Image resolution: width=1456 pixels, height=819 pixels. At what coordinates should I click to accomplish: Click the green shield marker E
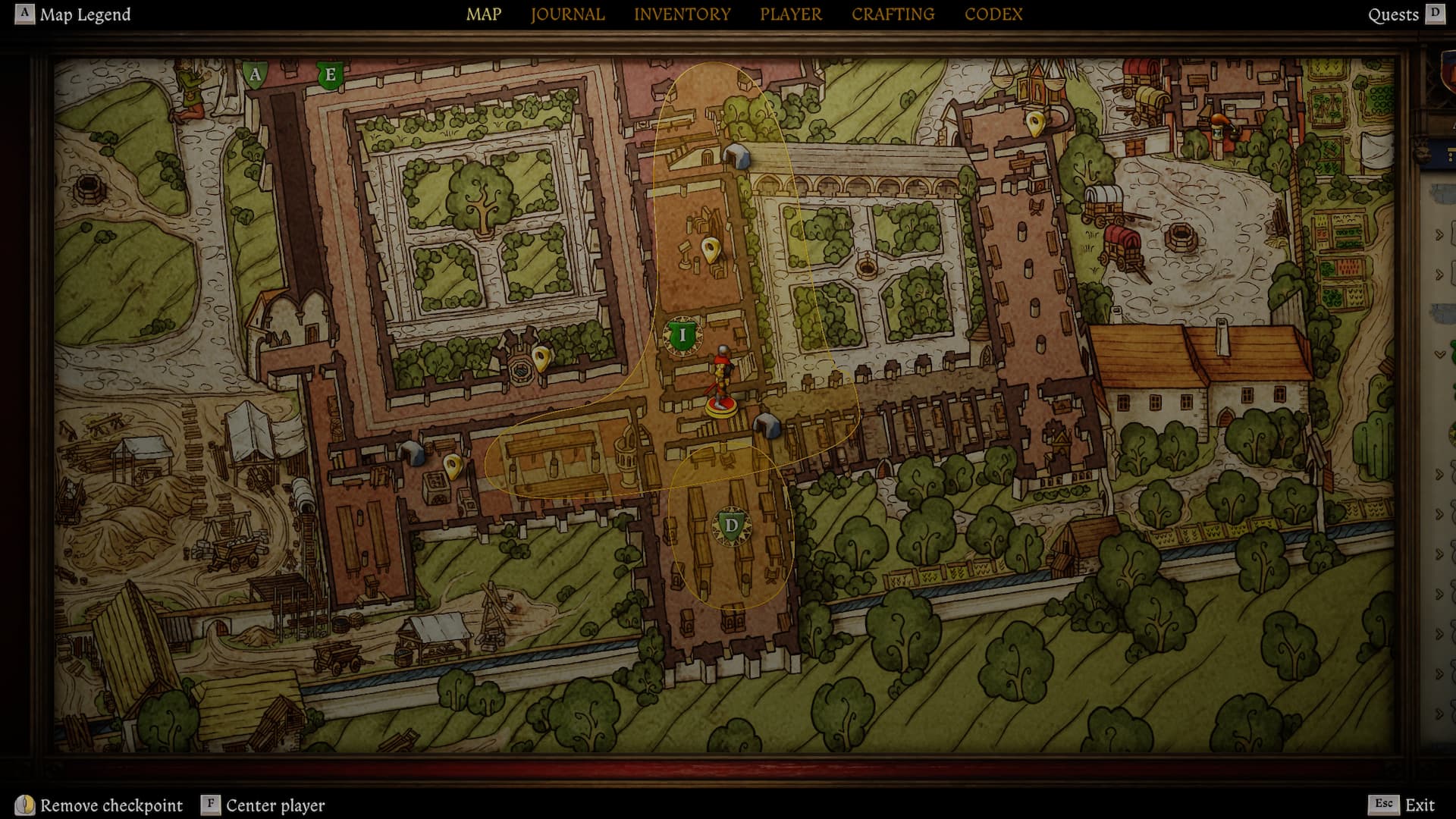click(330, 75)
